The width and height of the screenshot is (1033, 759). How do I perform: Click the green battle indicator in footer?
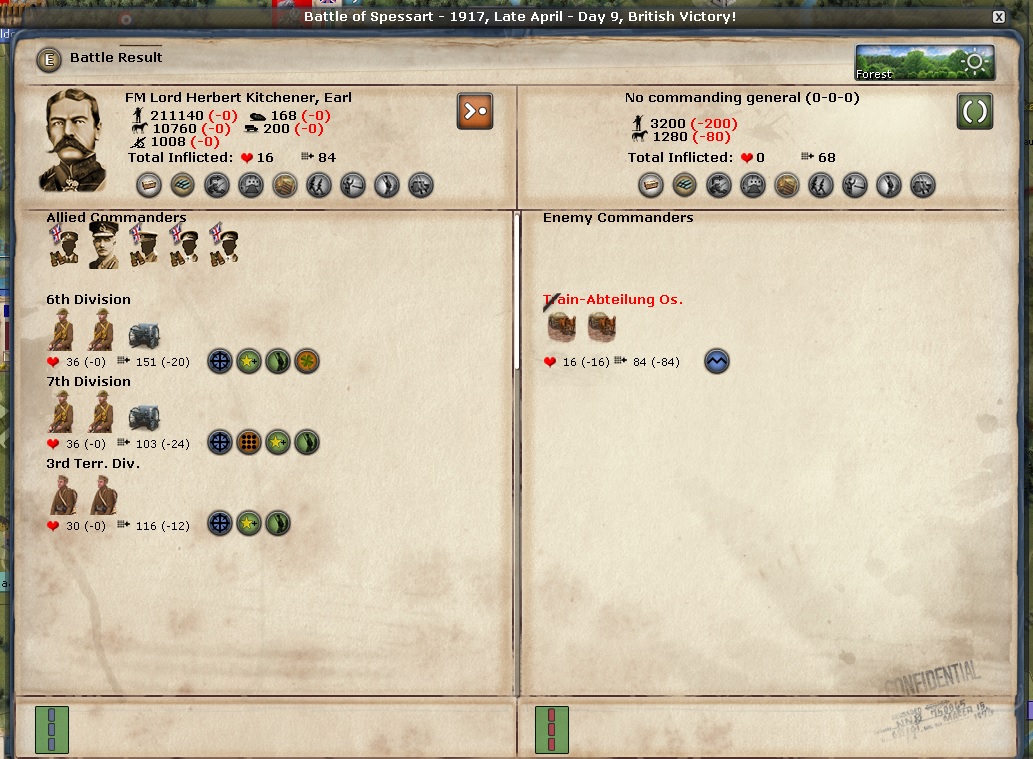(x=51, y=729)
